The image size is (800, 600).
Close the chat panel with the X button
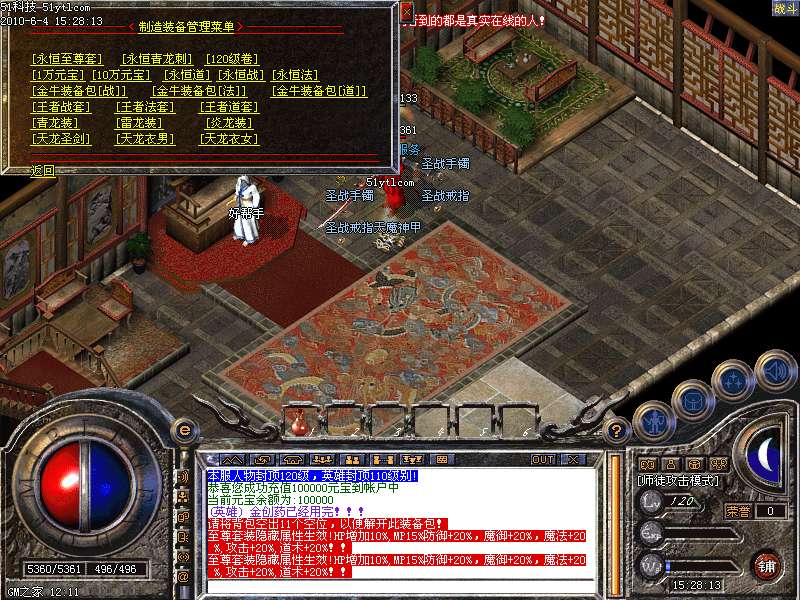573,460
